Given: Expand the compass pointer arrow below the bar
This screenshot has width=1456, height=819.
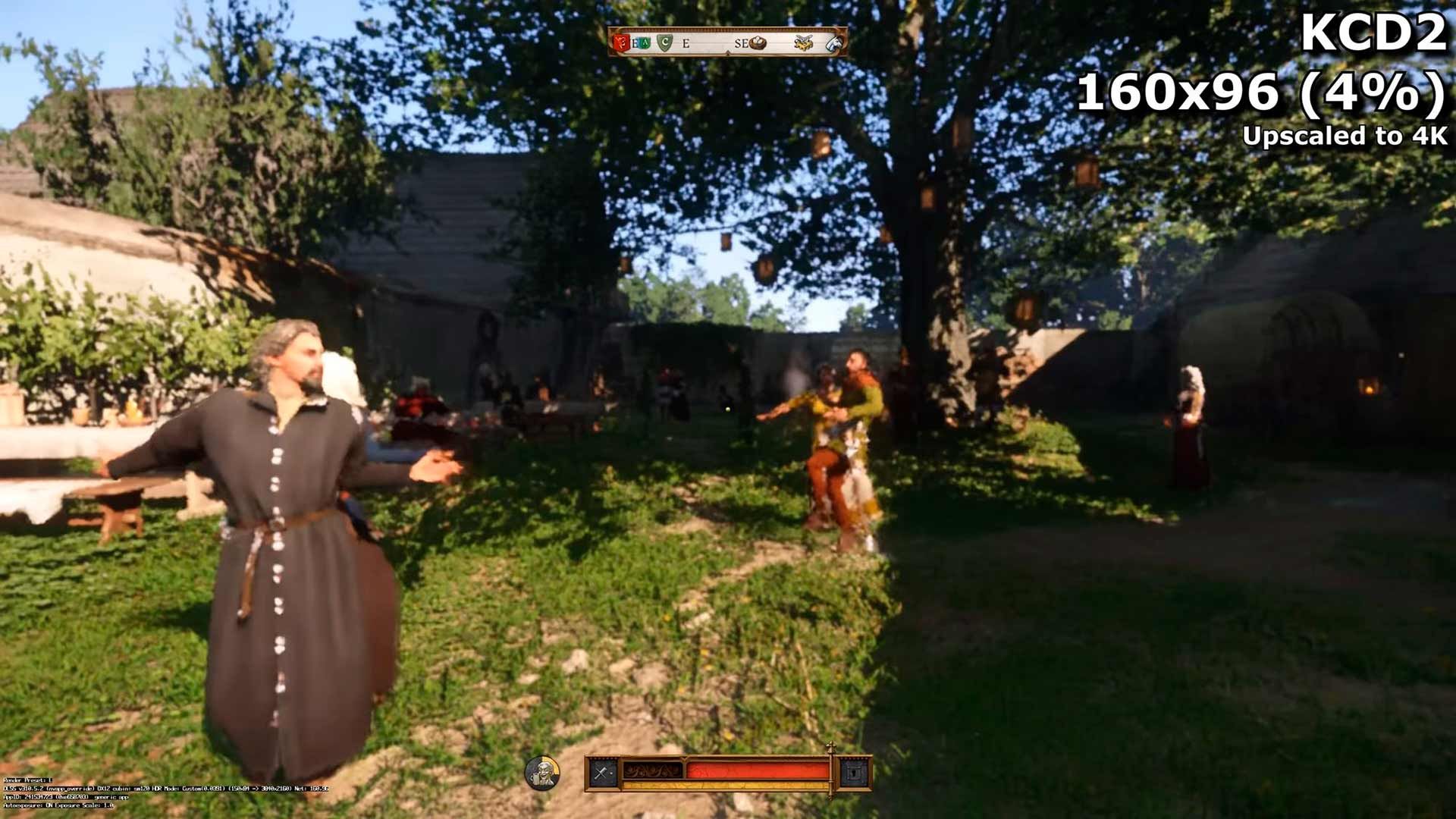Looking at the screenshot, I should [x=728, y=53].
